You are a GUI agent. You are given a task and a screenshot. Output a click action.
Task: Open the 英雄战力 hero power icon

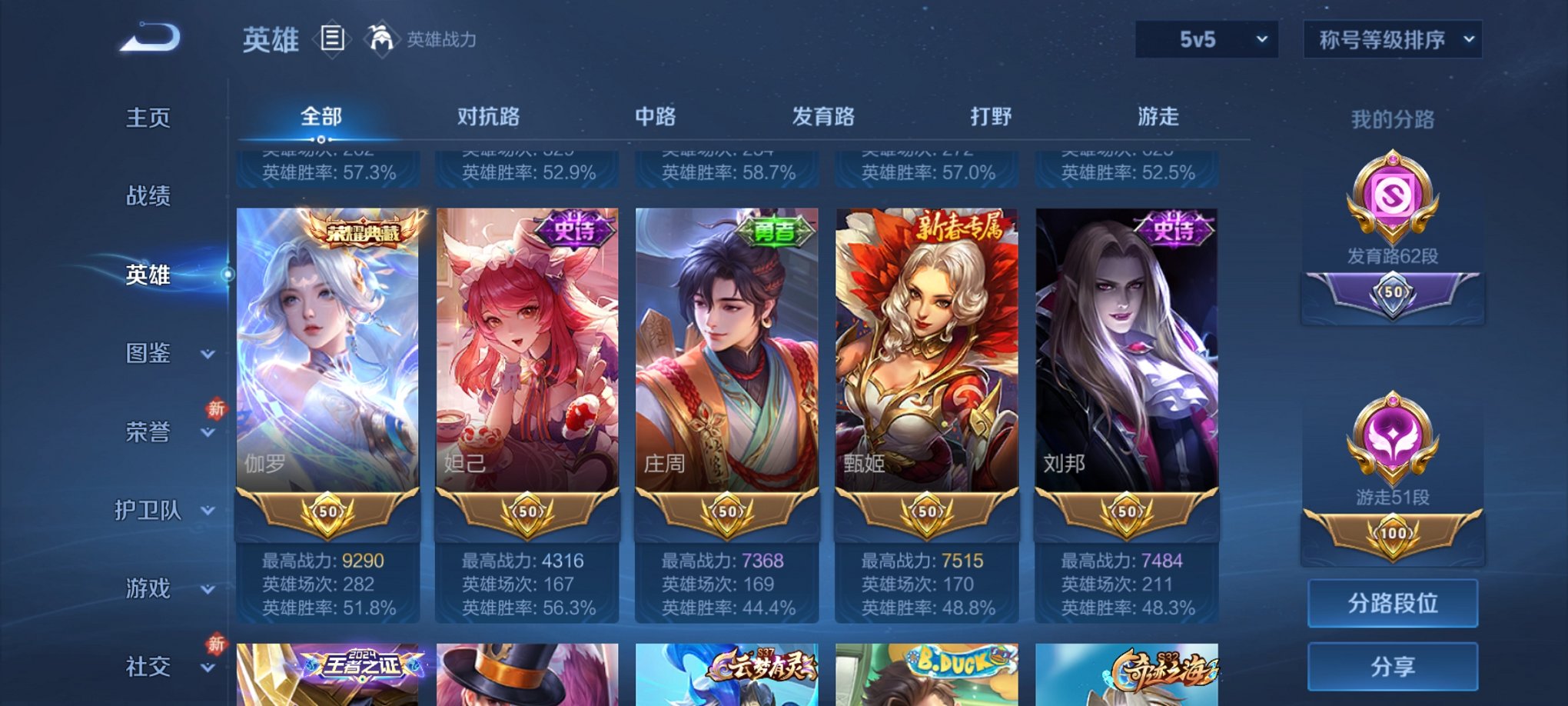tap(381, 38)
